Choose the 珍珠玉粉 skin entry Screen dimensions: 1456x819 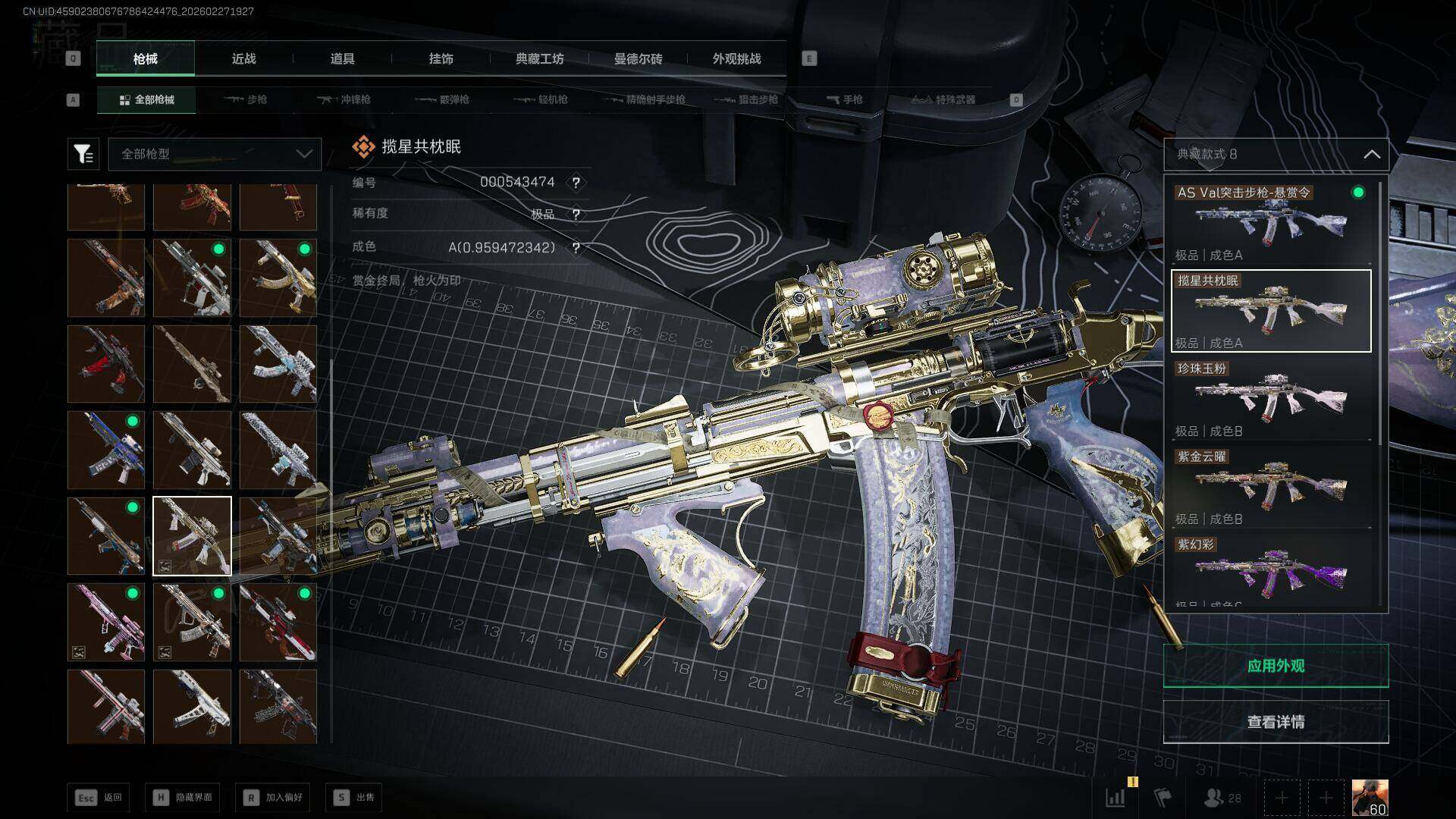click(1271, 399)
